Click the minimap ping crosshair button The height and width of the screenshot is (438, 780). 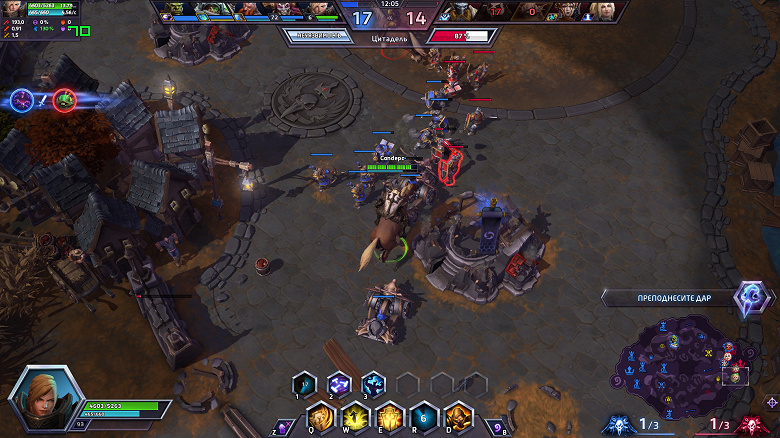coord(769,402)
